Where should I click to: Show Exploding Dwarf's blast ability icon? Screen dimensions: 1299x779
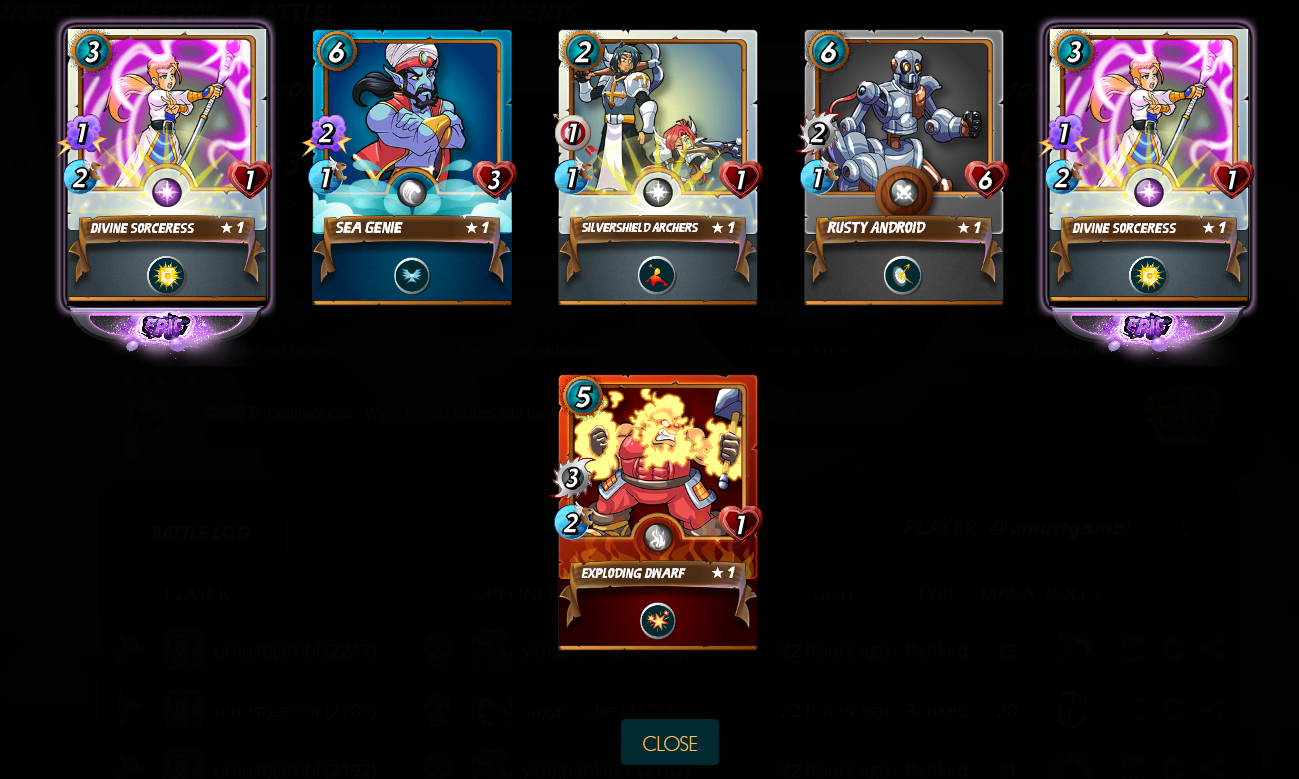pyautogui.click(x=658, y=621)
